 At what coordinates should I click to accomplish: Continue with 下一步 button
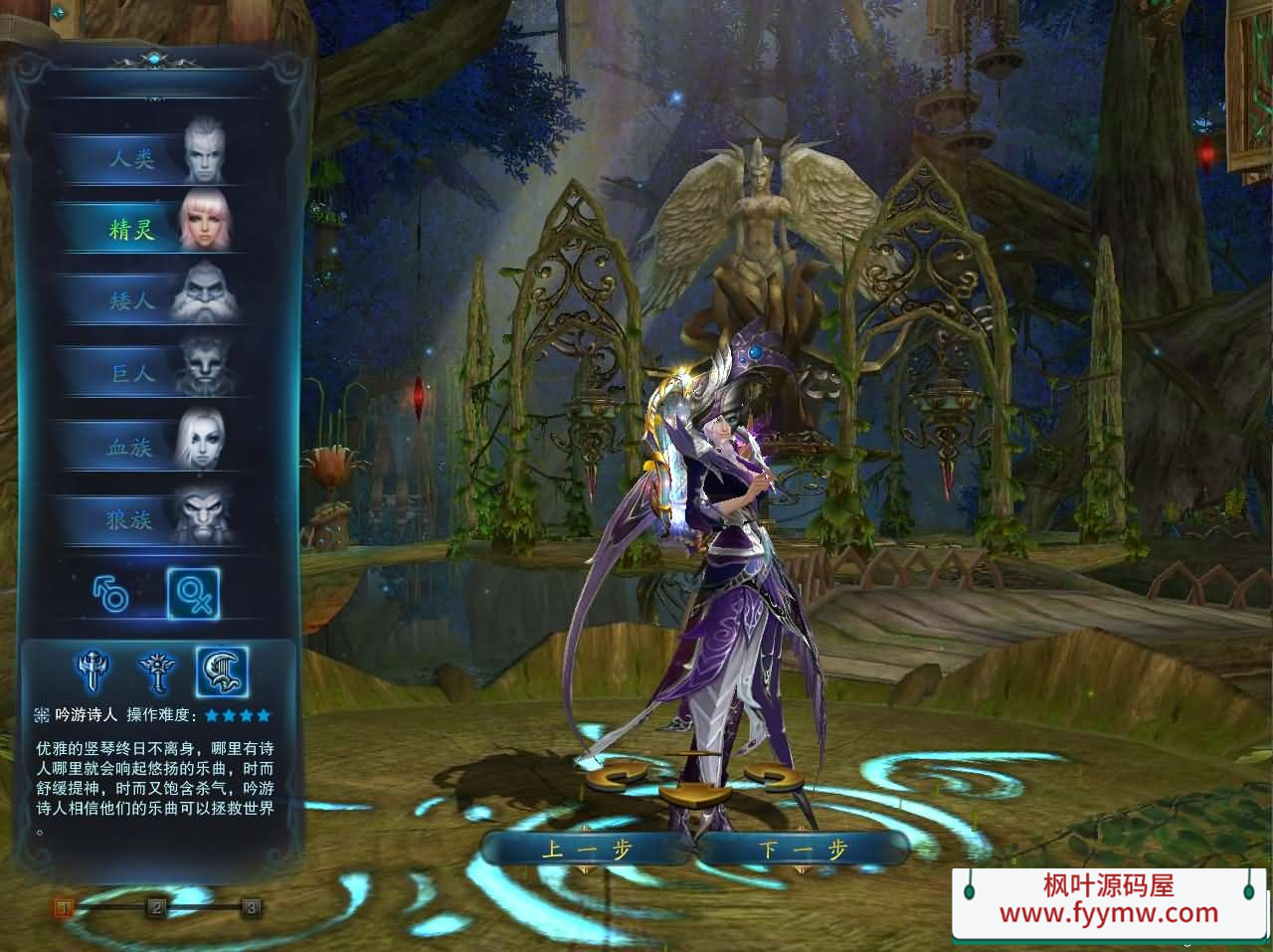pos(802,849)
